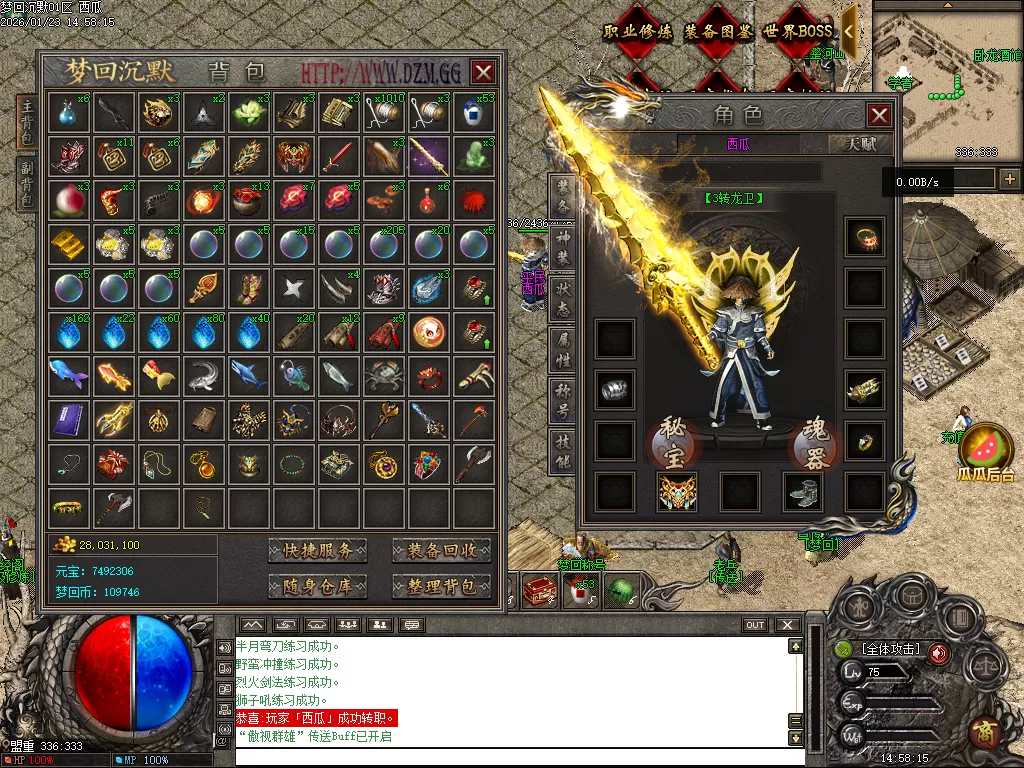
Task: Click the chat window OUT button
Action: [x=755, y=625]
